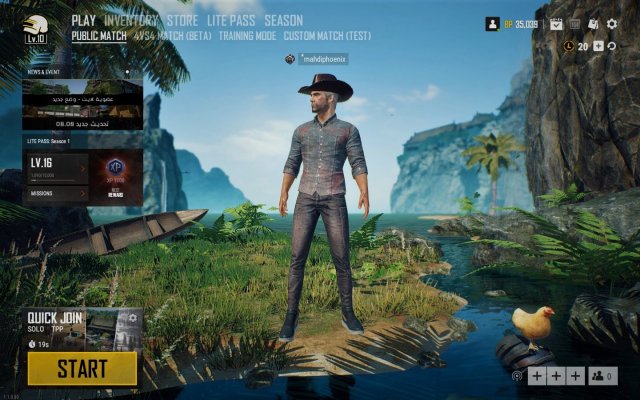Open Custom Match (Test)

[327, 36]
